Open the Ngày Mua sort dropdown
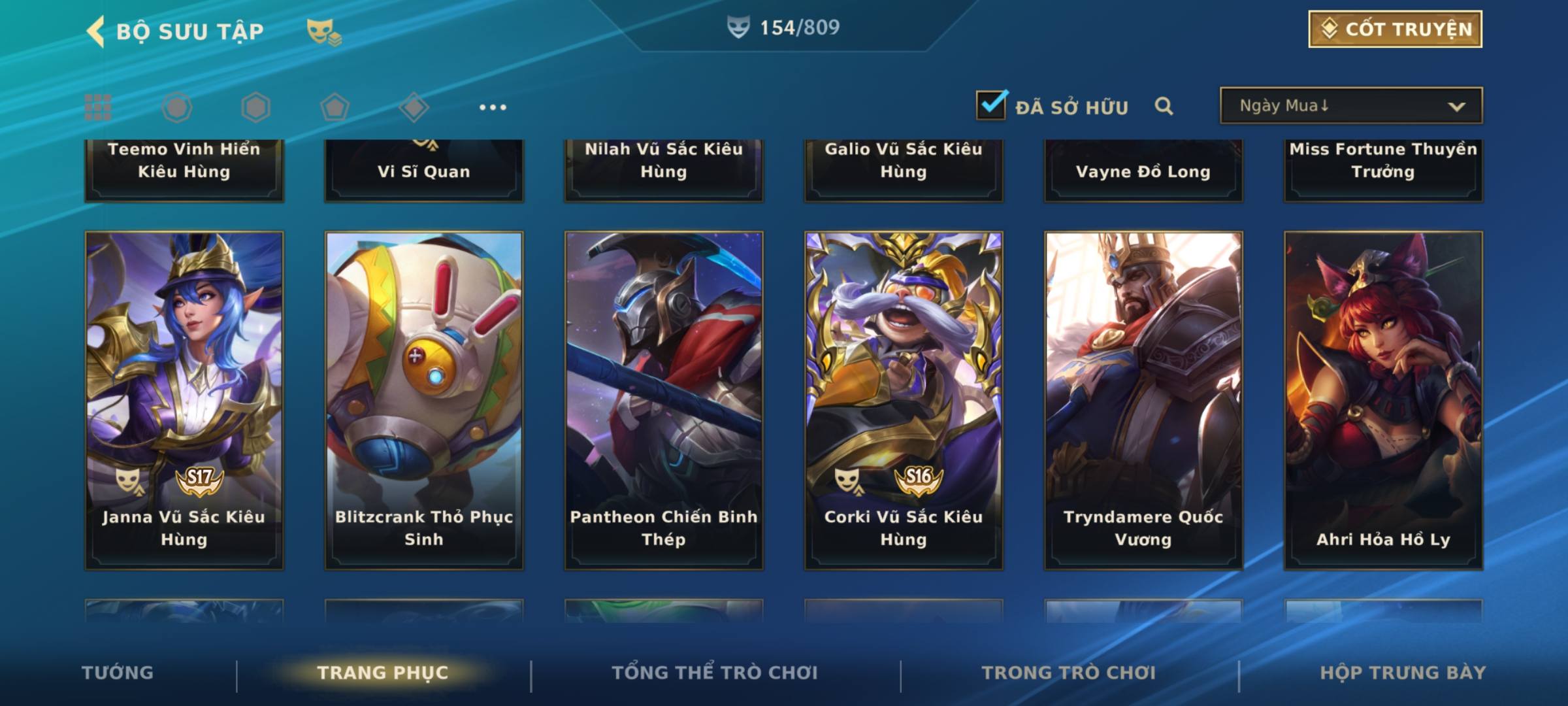Viewport: 1568px width, 706px height. coord(1350,106)
